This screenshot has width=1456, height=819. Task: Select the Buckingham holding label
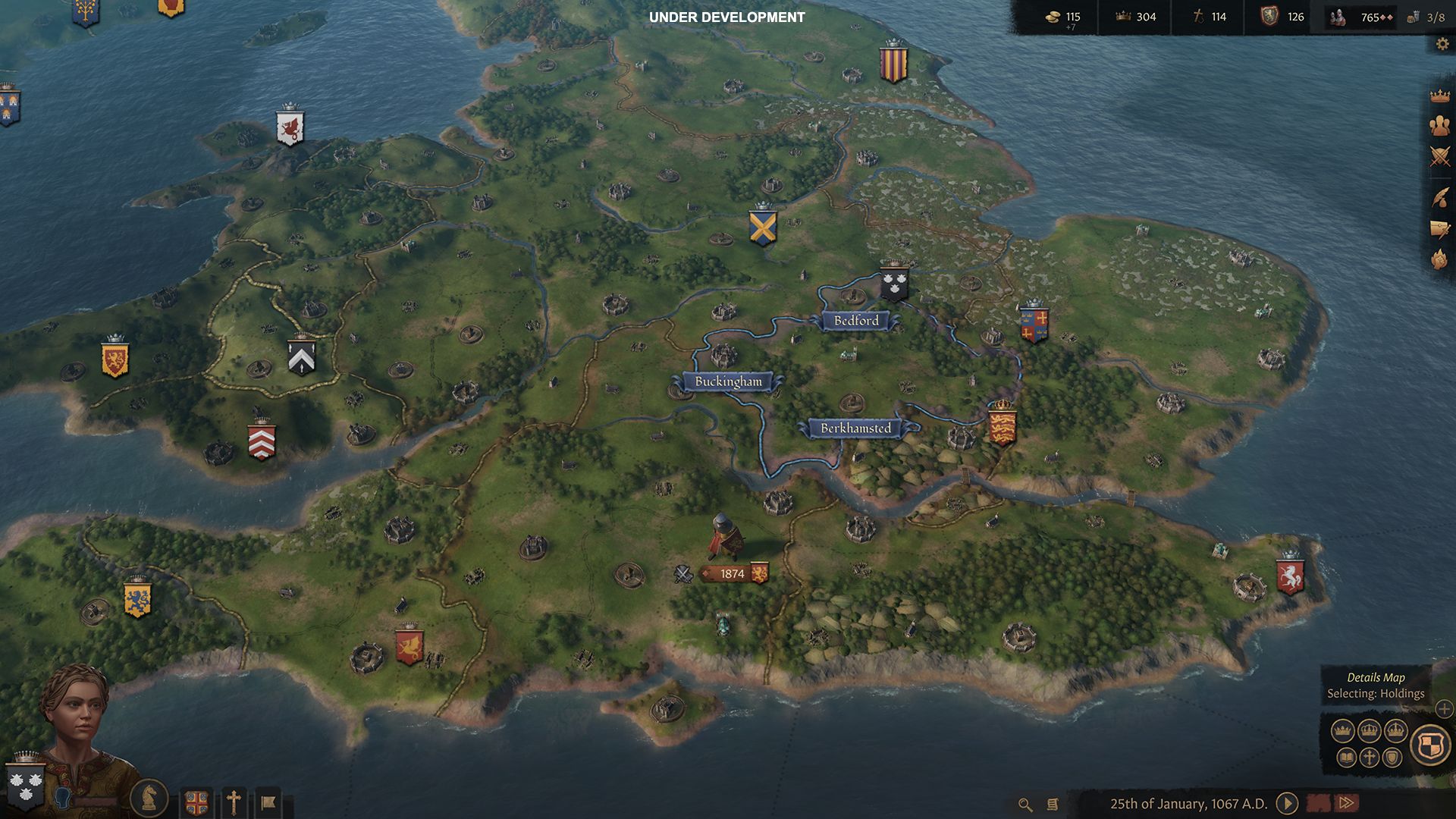(728, 381)
